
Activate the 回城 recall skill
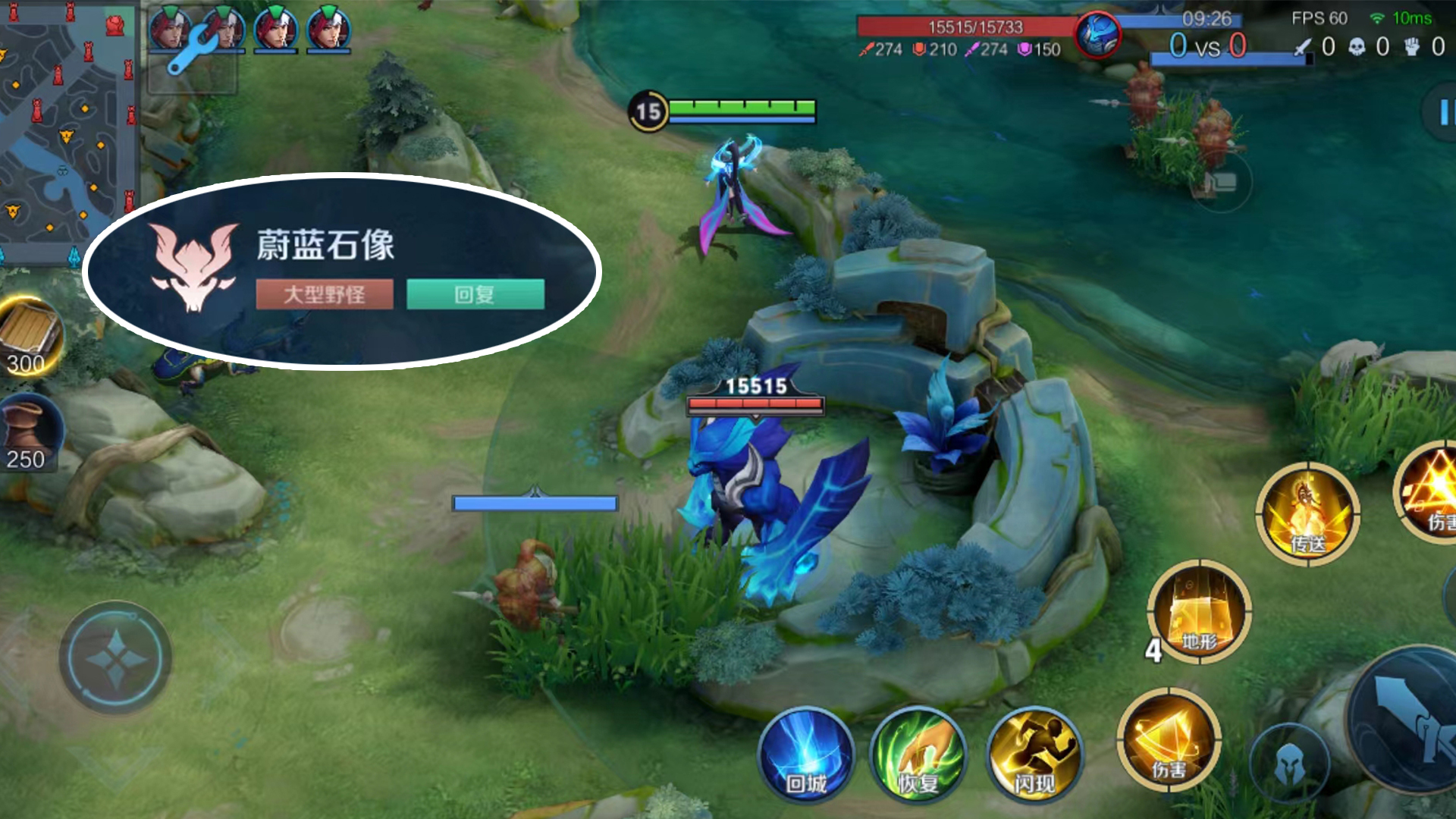806,755
